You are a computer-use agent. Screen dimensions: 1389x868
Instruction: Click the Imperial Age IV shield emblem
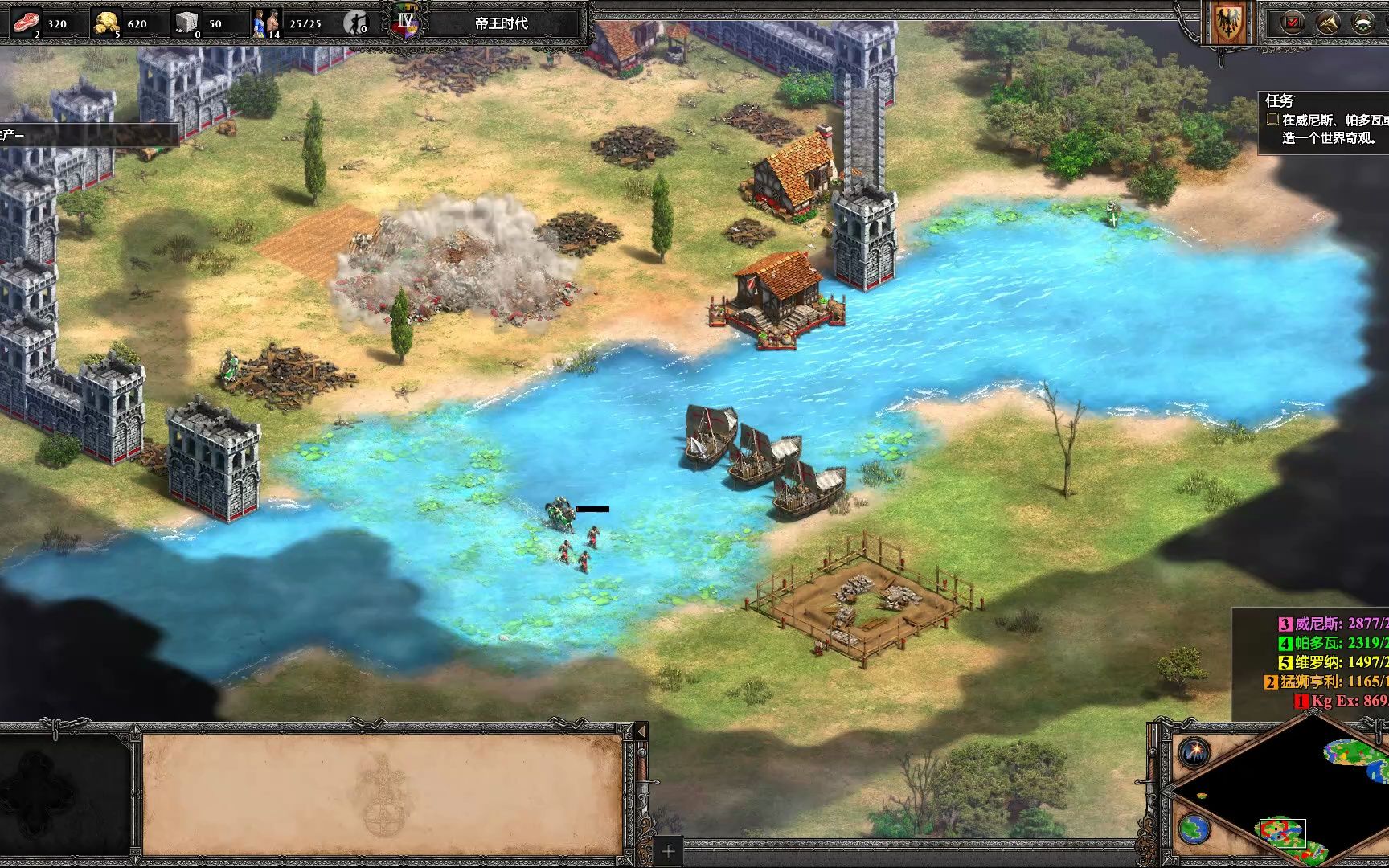pos(405,21)
